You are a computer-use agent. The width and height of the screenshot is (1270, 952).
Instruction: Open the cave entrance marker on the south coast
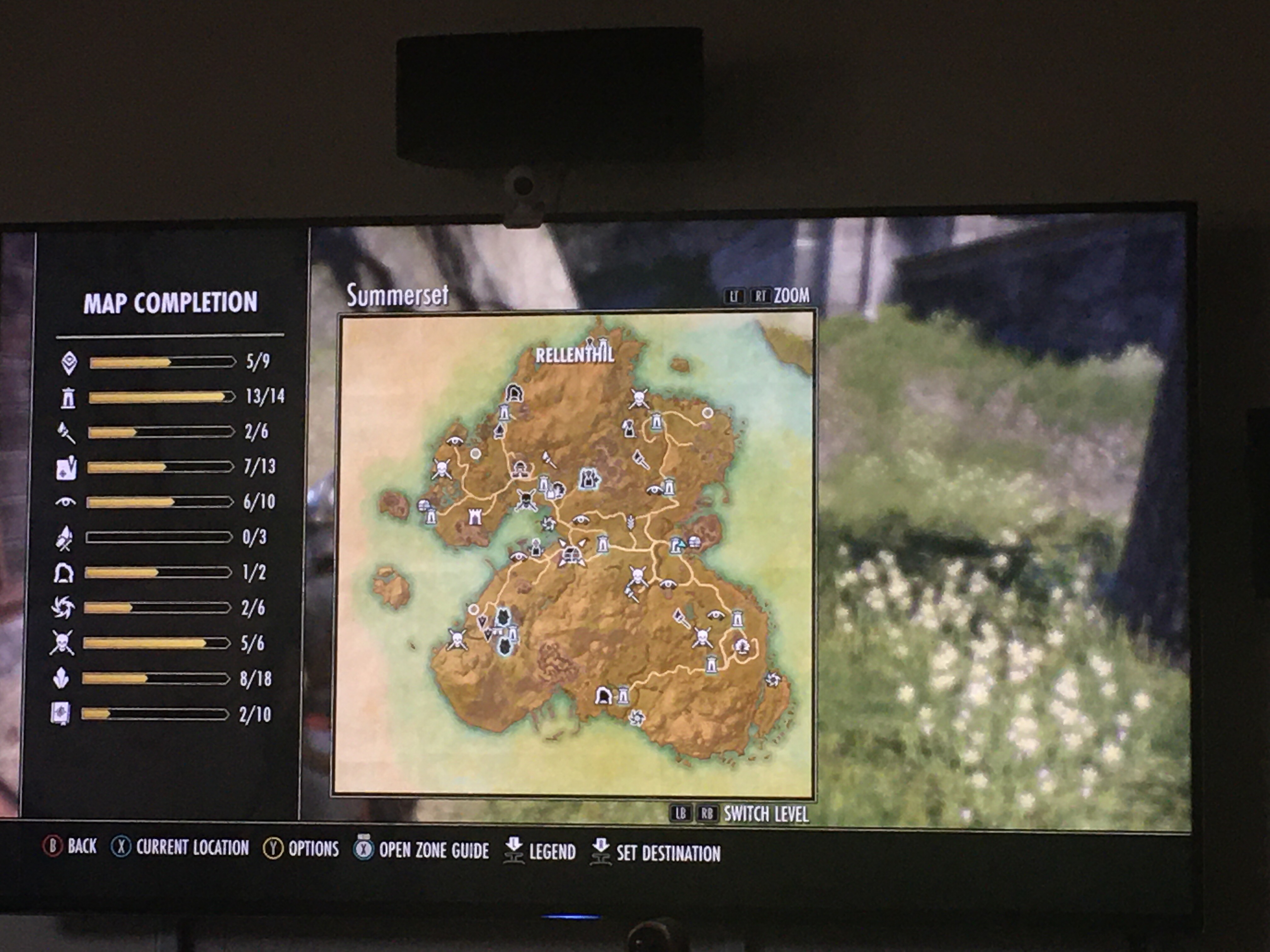pyautogui.click(x=603, y=695)
